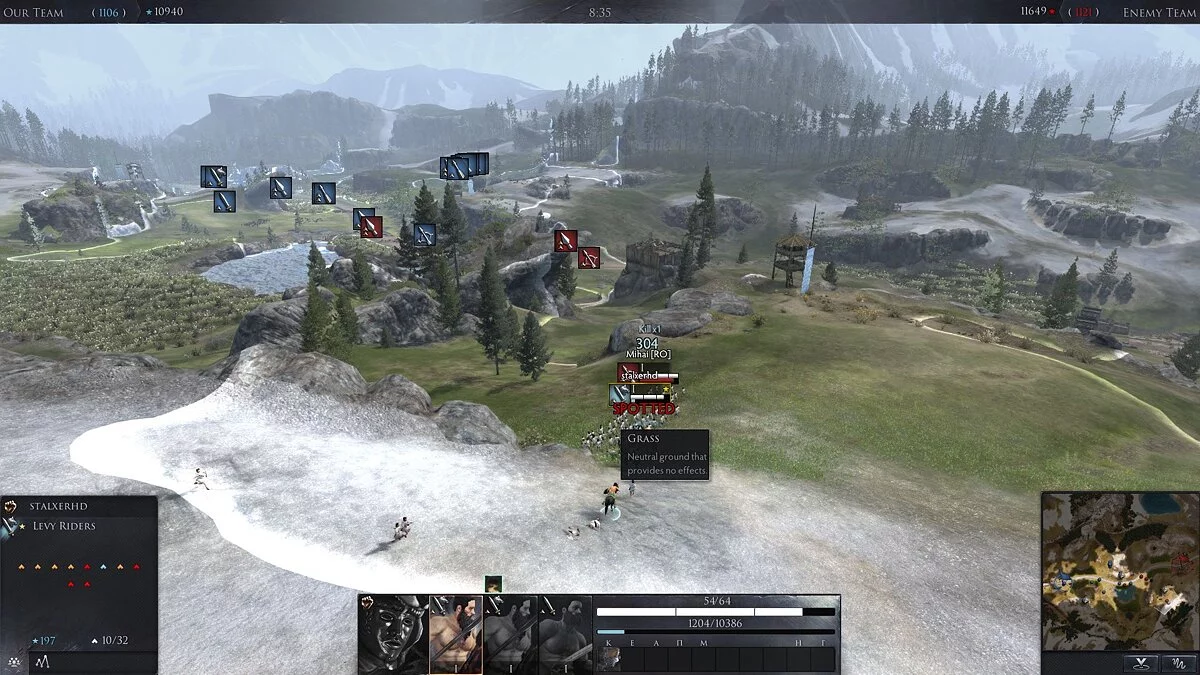
Task: Open the minimap view
Action: tap(1117, 570)
